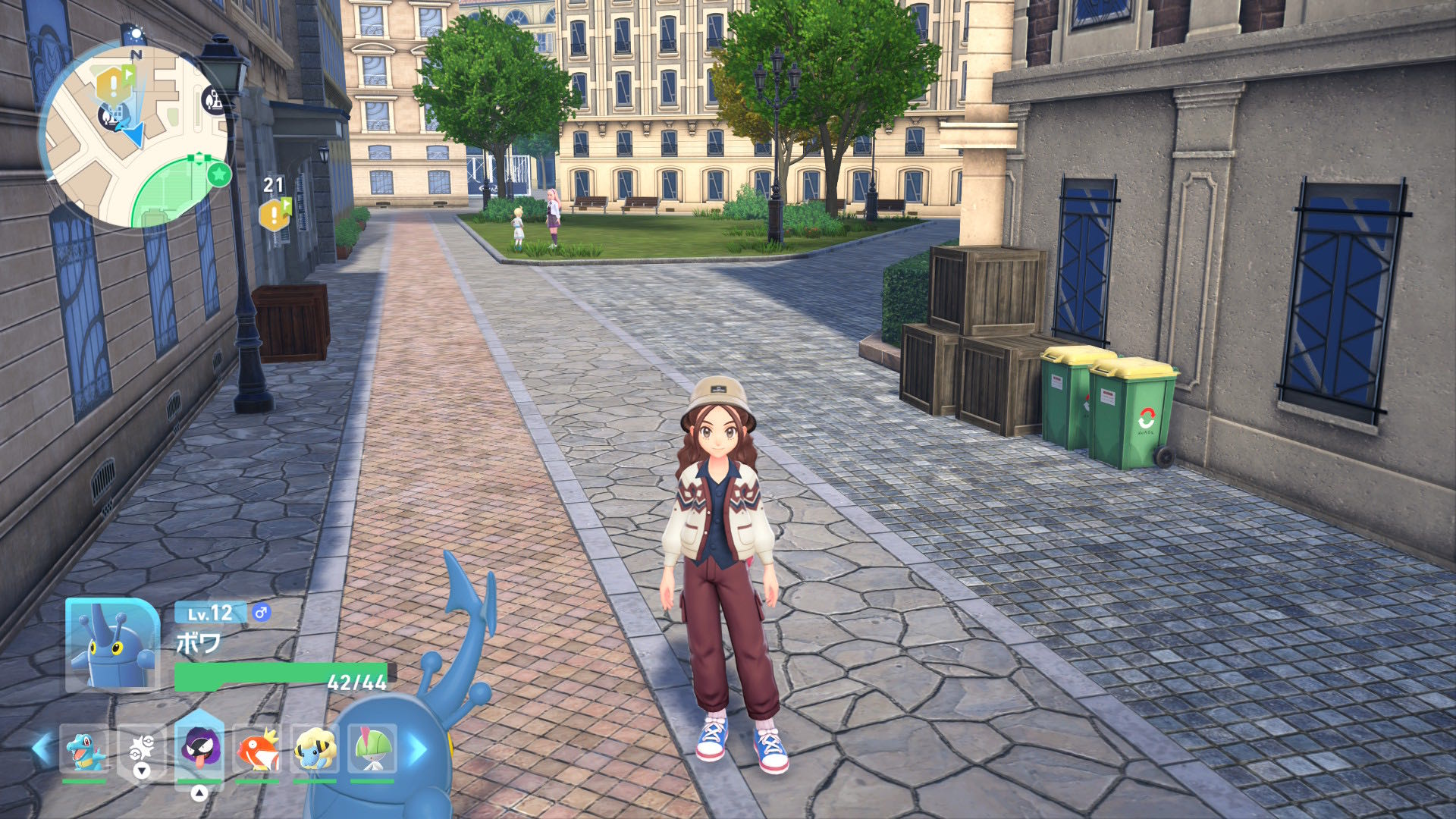The width and height of the screenshot is (1456, 819).
Task: Switch to Magikarp in the party bar
Action: click(257, 749)
